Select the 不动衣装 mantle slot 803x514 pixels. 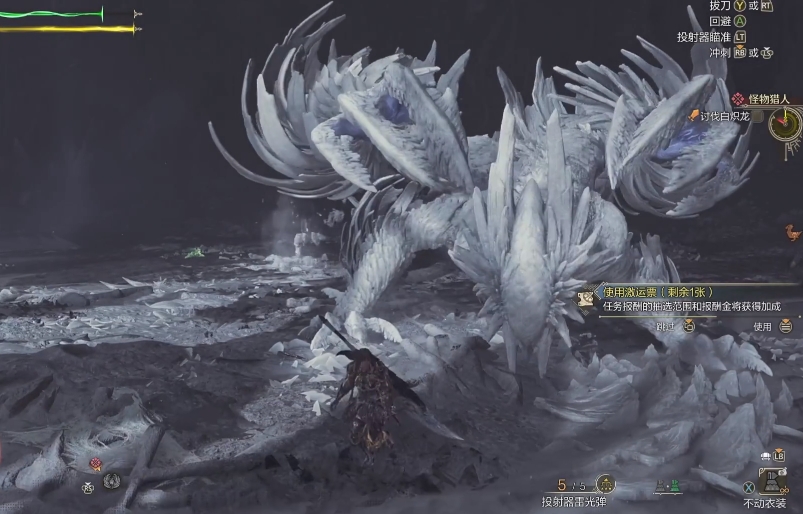pyautogui.click(x=774, y=481)
